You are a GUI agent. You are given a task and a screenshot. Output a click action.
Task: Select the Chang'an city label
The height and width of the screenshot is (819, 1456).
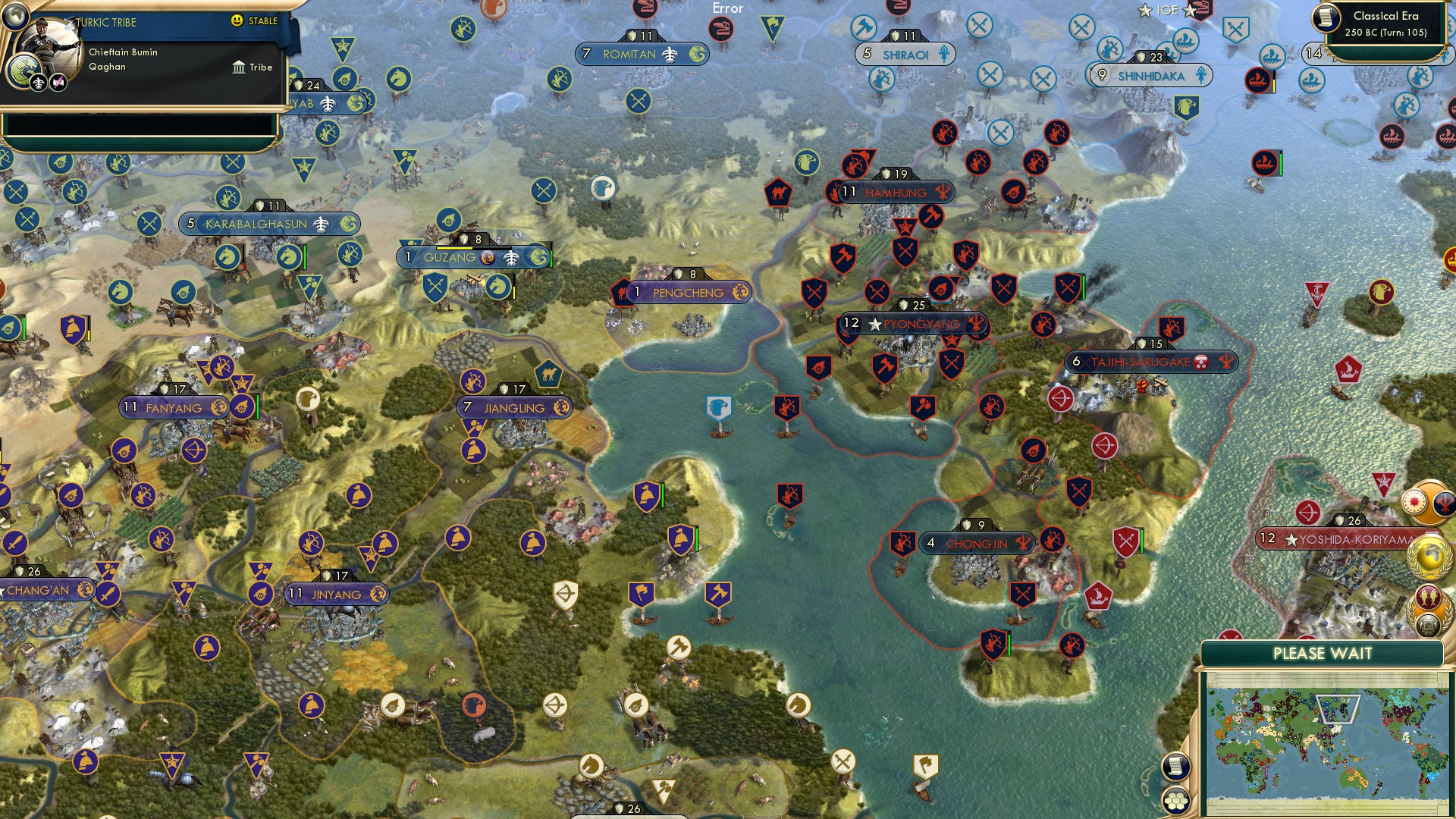[36, 590]
